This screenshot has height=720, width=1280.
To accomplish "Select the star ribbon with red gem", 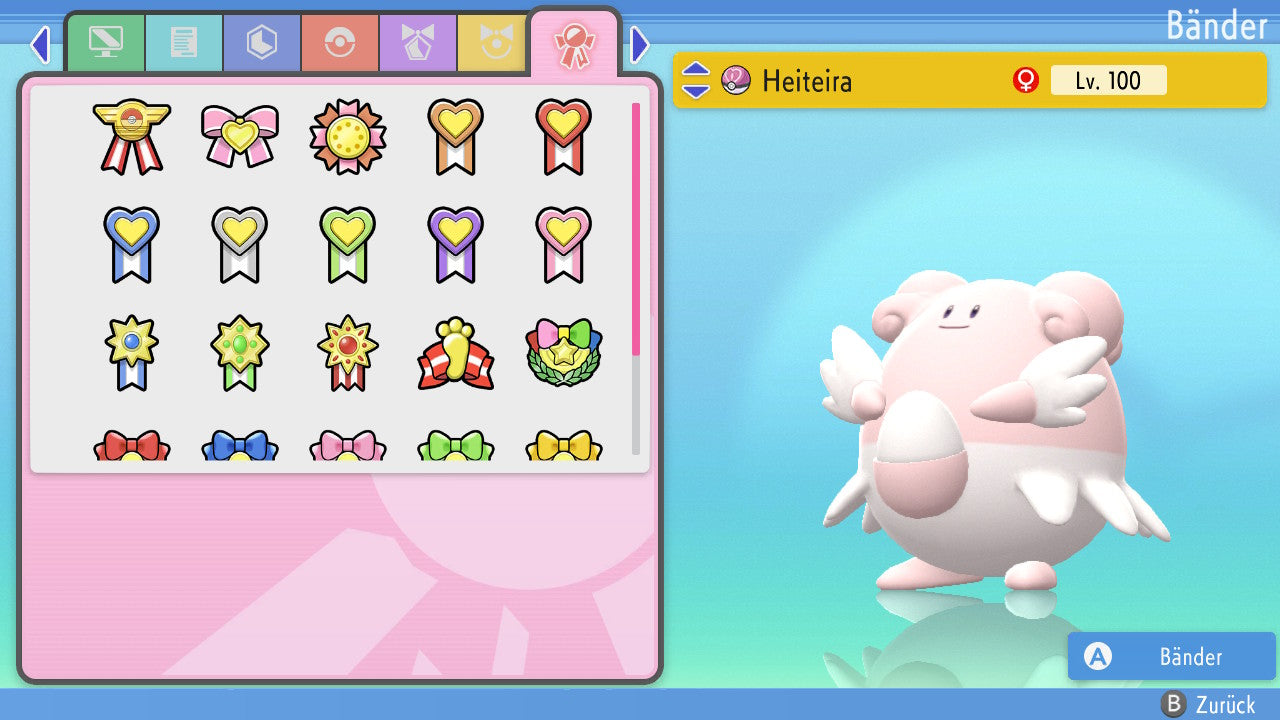I will click(x=348, y=352).
